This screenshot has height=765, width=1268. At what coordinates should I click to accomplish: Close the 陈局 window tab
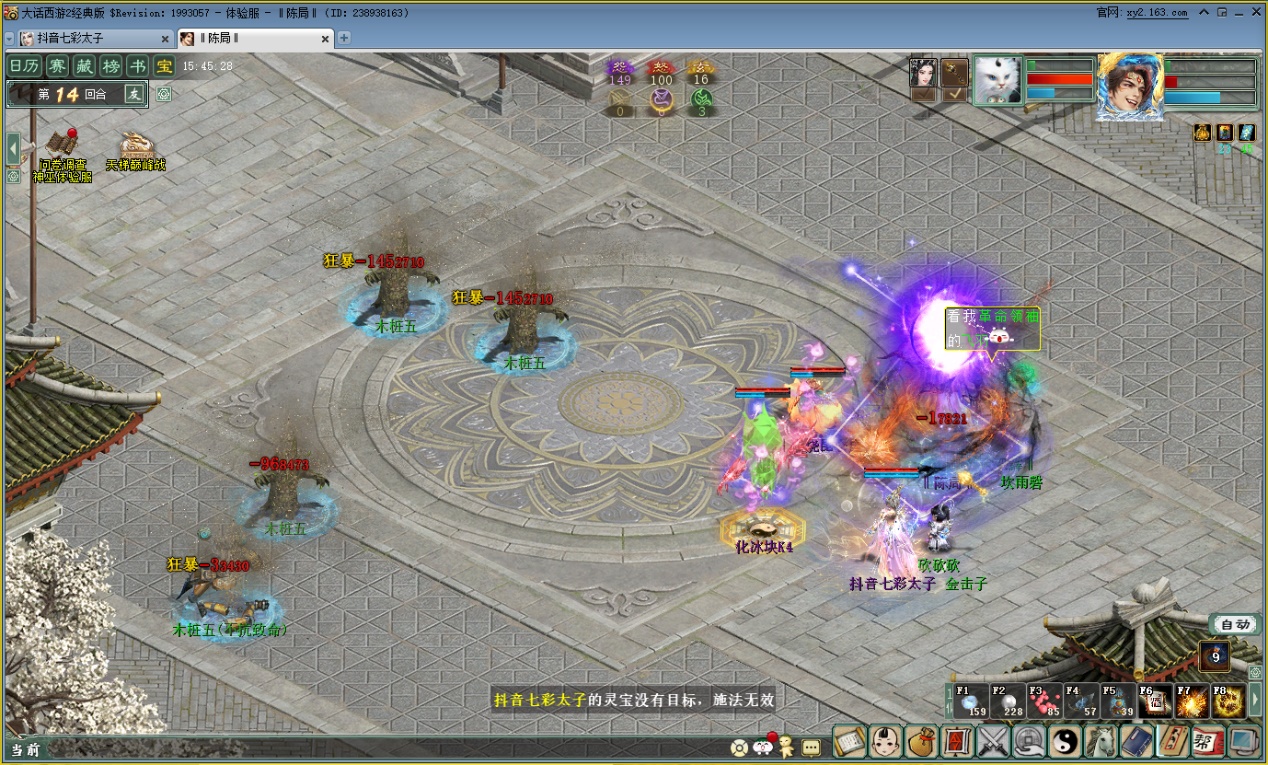click(x=325, y=39)
